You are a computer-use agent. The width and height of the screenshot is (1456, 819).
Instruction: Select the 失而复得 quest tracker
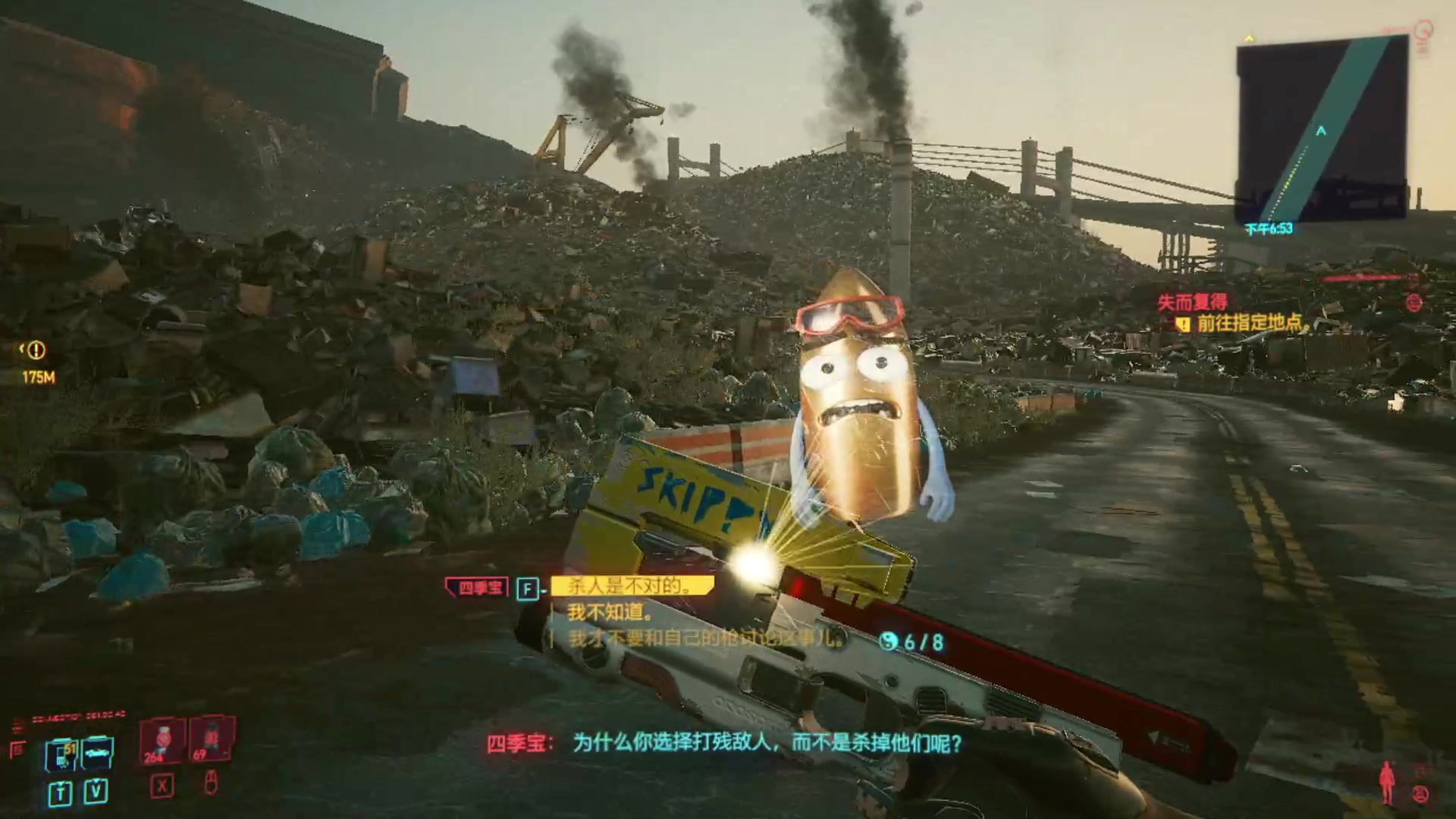(x=1193, y=303)
